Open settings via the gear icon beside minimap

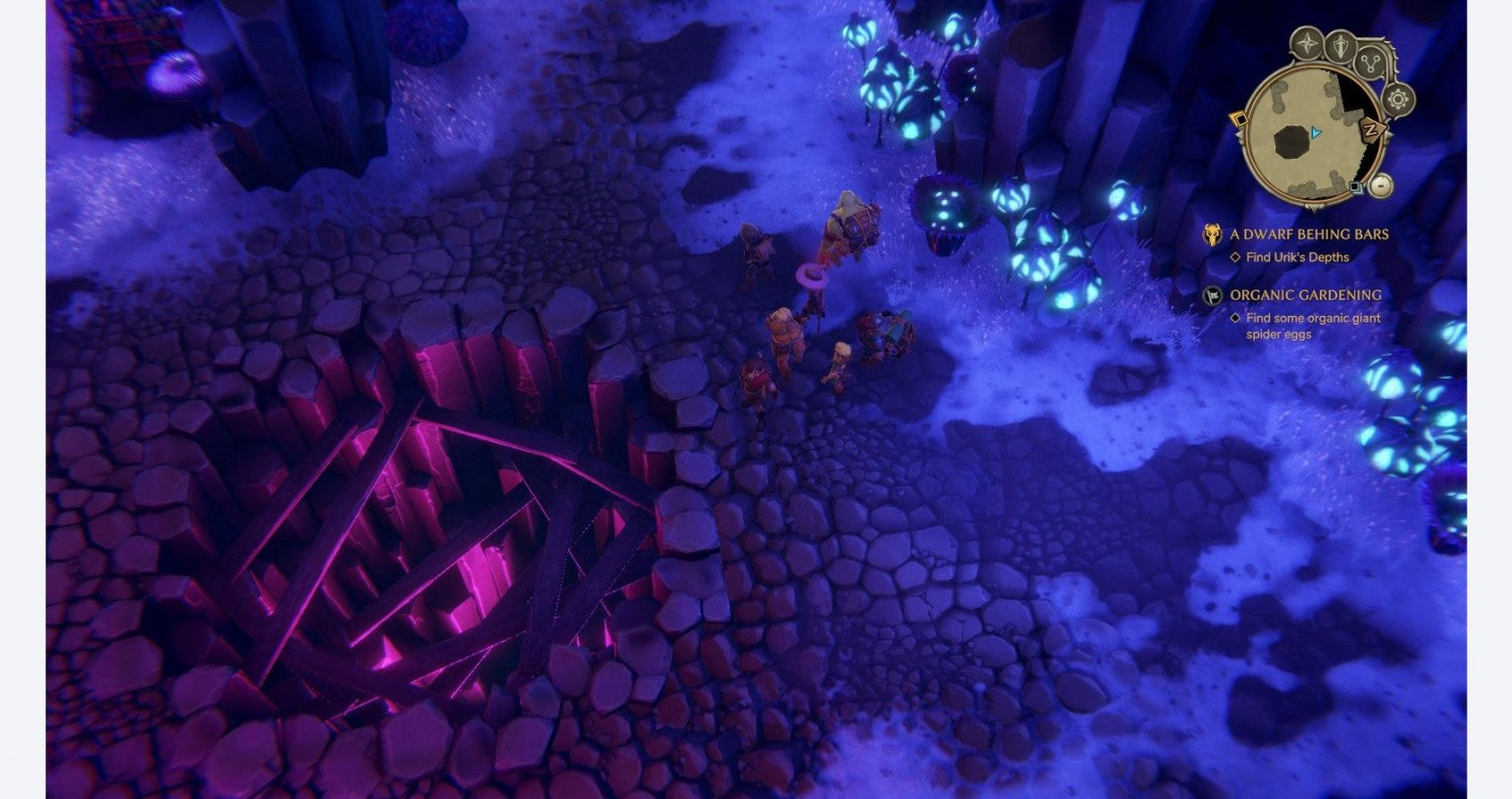(1397, 99)
